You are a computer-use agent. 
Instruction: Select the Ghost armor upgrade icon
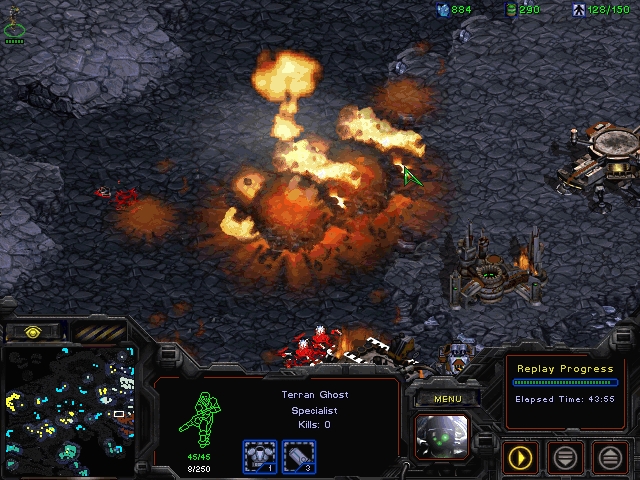(x=259, y=456)
